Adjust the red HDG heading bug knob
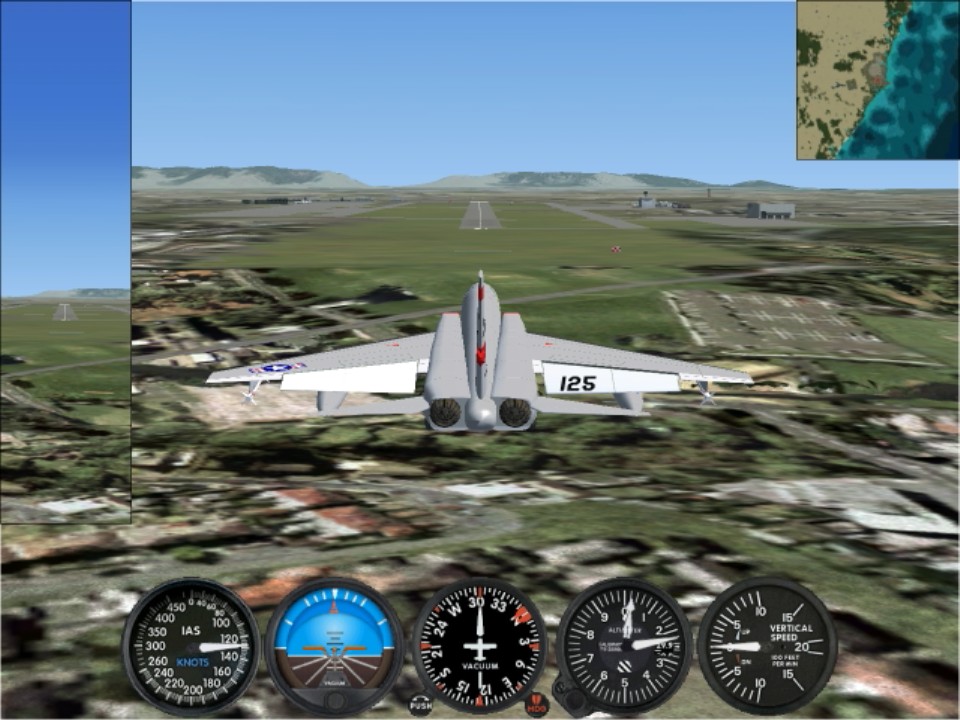 537,705
